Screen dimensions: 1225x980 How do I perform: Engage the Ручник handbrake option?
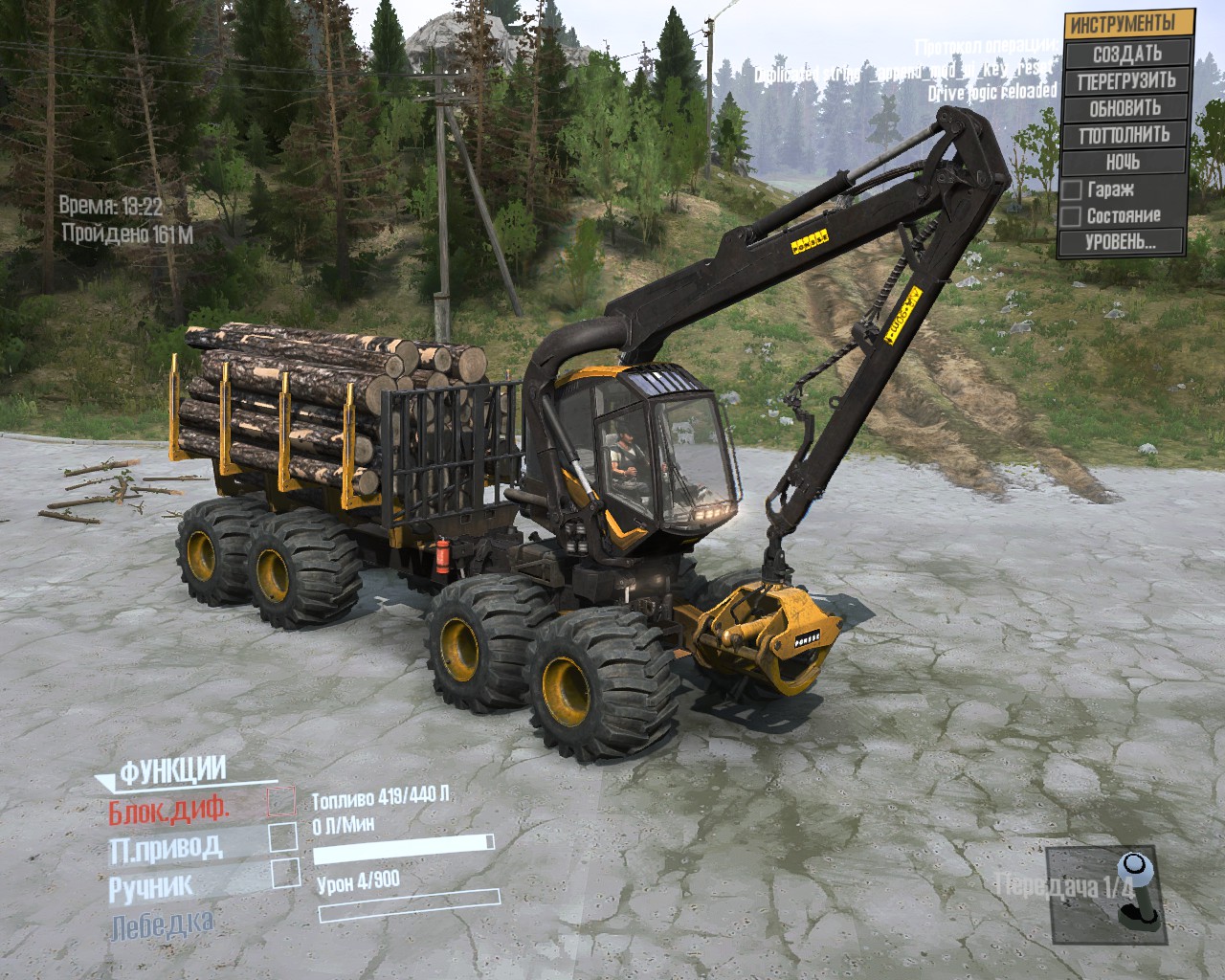pyautogui.click(x=284, y=872)
